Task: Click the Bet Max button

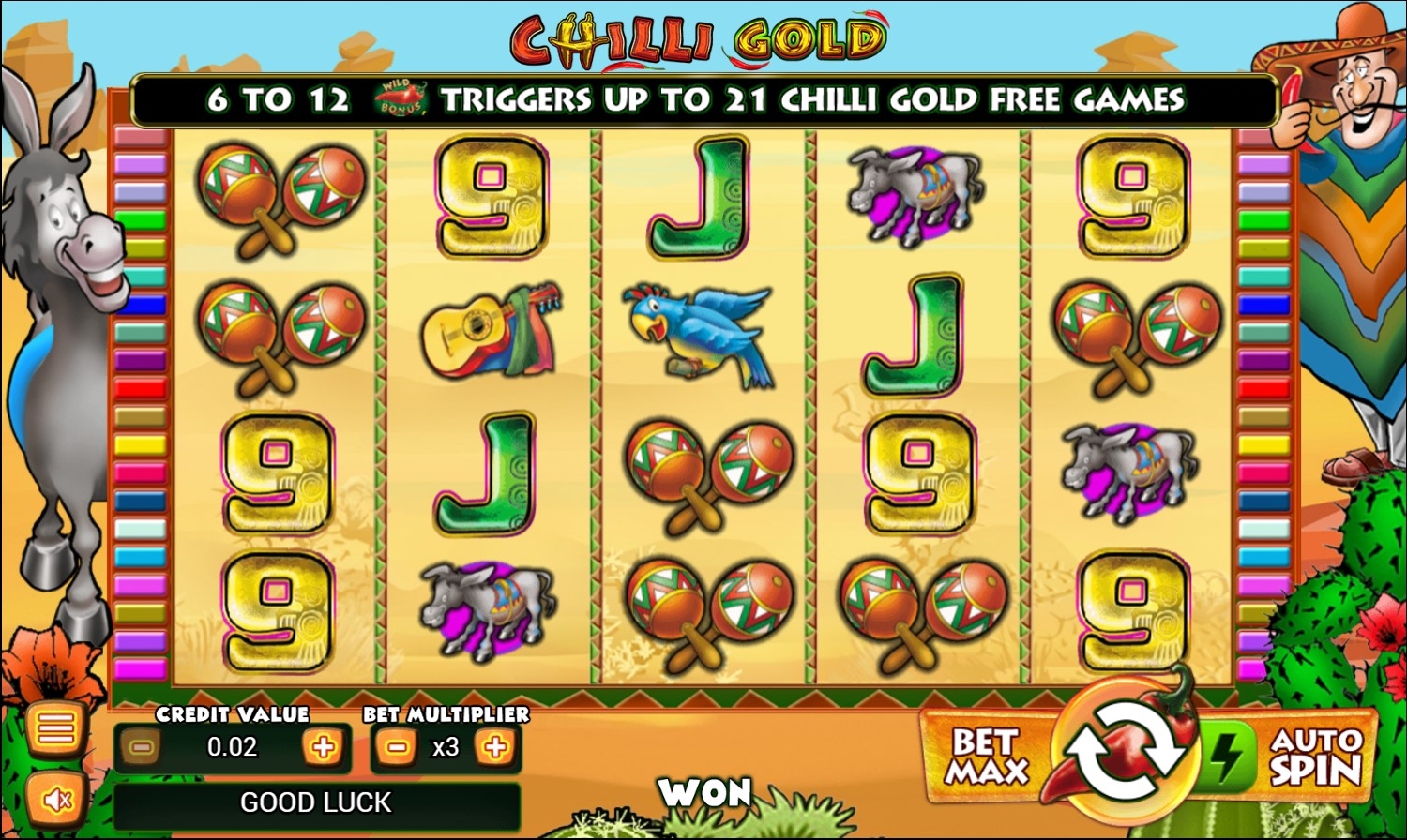Action: click(987, 756)
